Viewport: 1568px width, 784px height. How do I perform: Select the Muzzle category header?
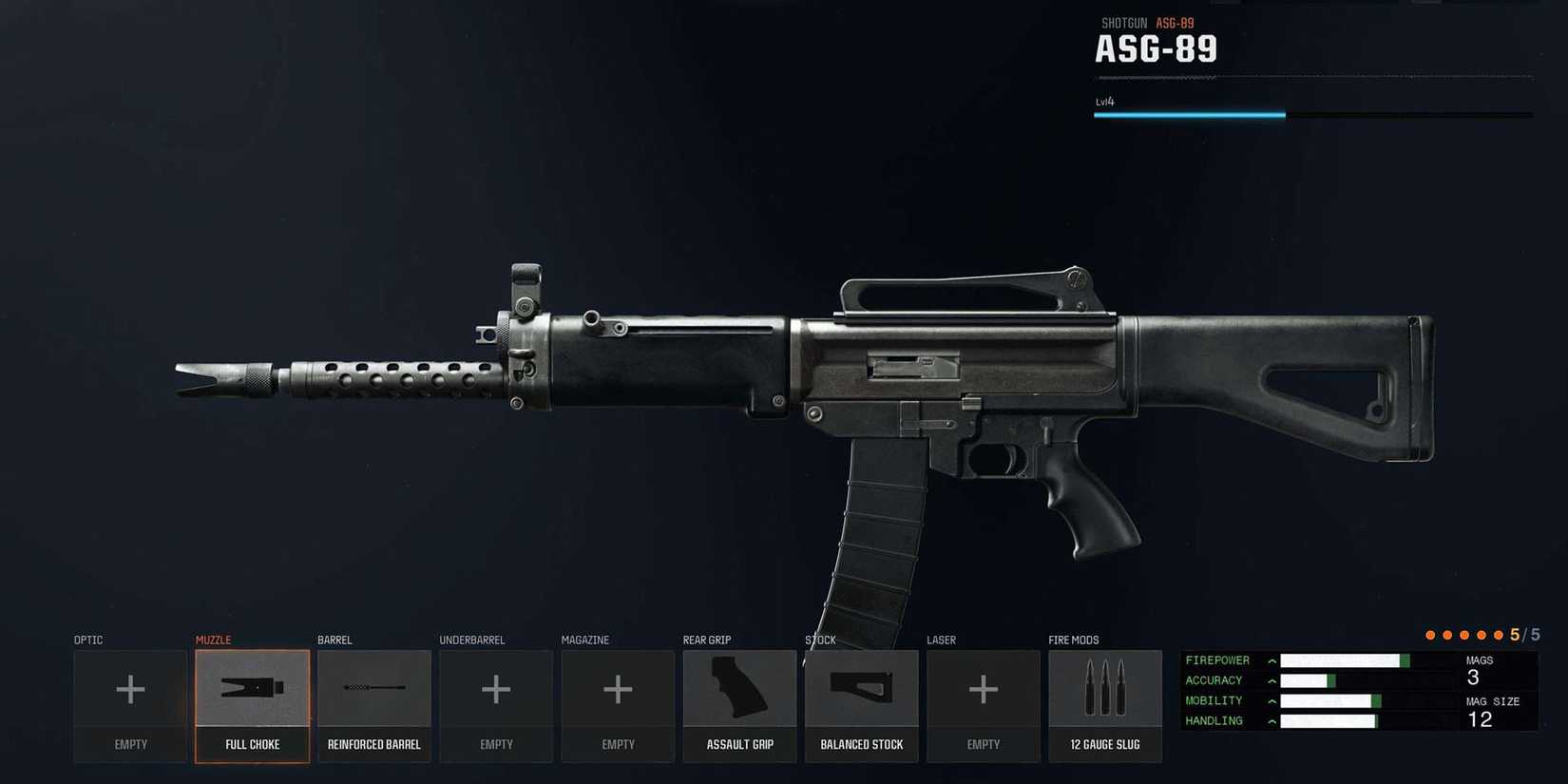tap(214, 640)
